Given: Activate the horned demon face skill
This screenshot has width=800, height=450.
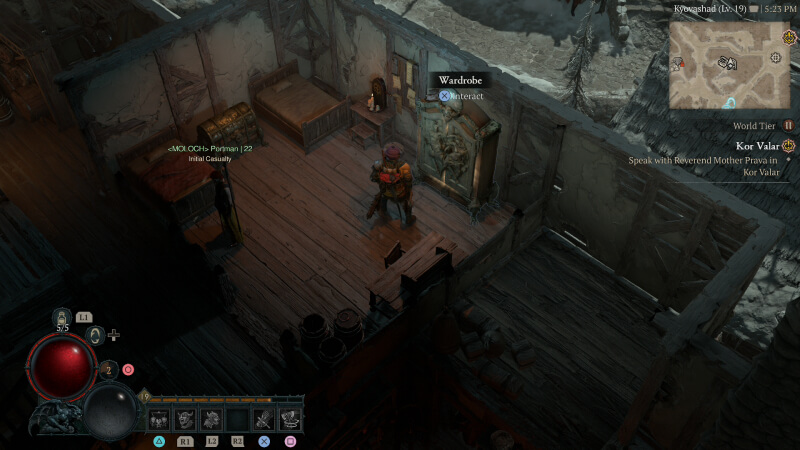Looking at the screenshot, I should pos(186,419).
